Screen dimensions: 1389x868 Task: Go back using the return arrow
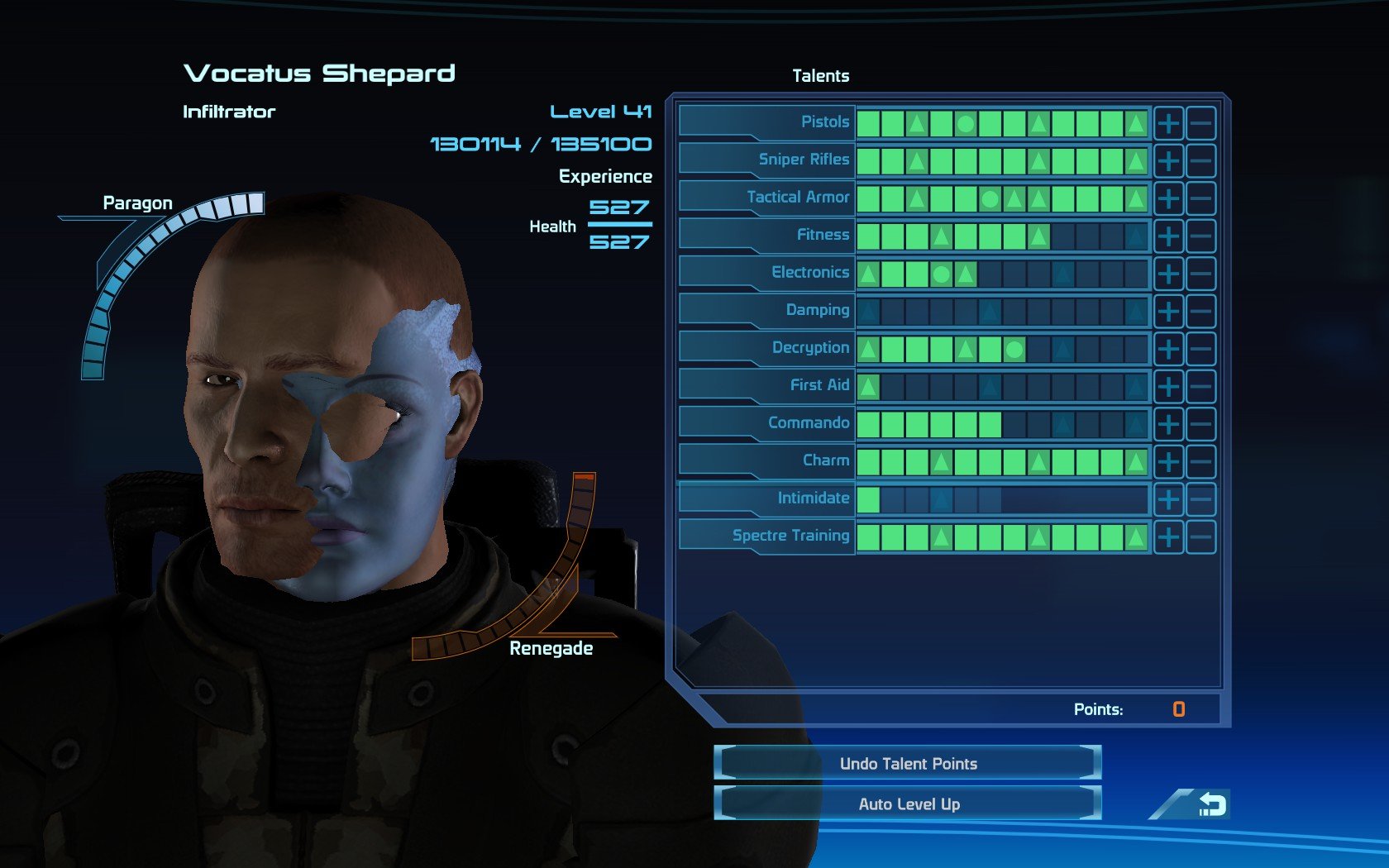tap(1211, 804)
